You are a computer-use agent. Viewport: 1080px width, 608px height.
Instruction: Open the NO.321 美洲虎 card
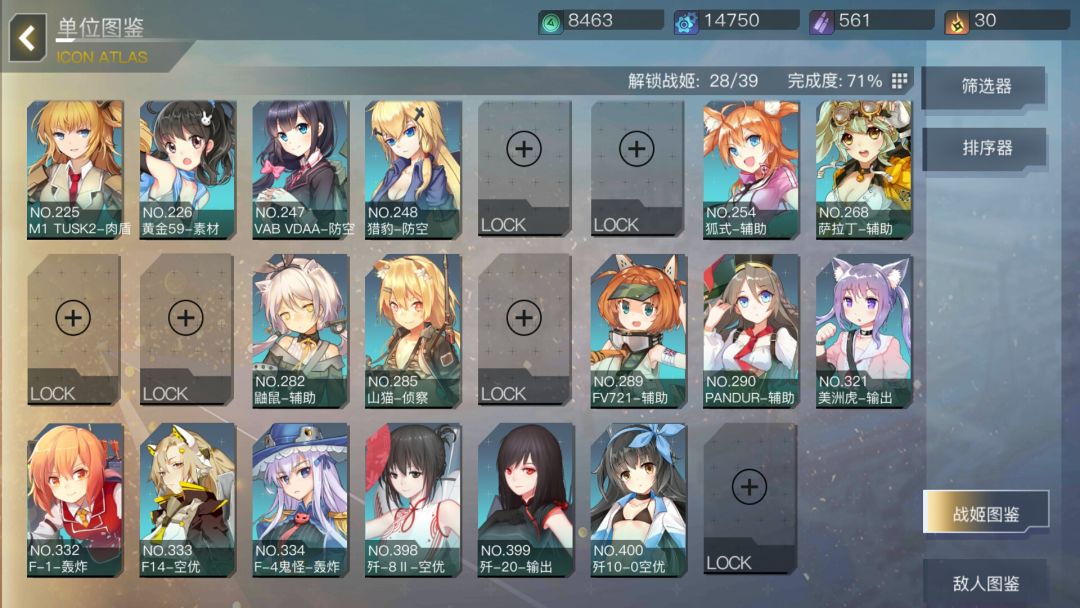pyautogui.click(x=864, y=330)
